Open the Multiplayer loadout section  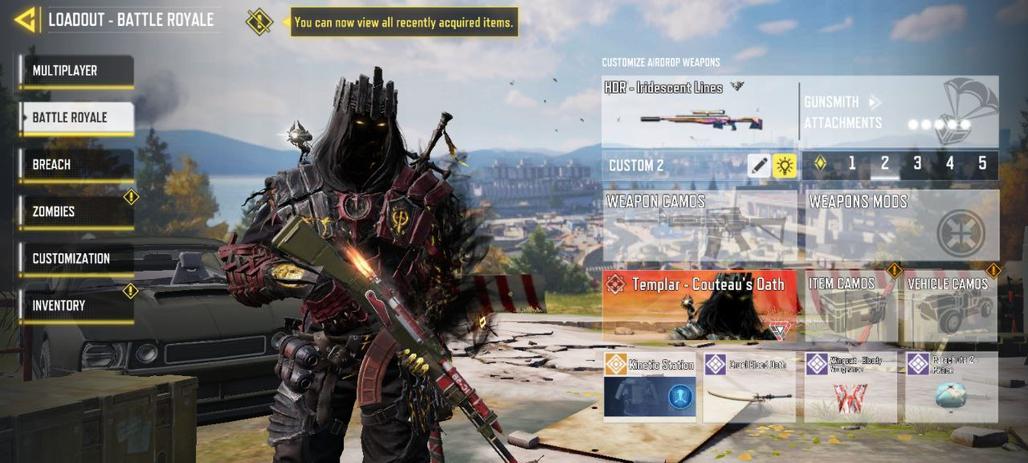point(76,71)
